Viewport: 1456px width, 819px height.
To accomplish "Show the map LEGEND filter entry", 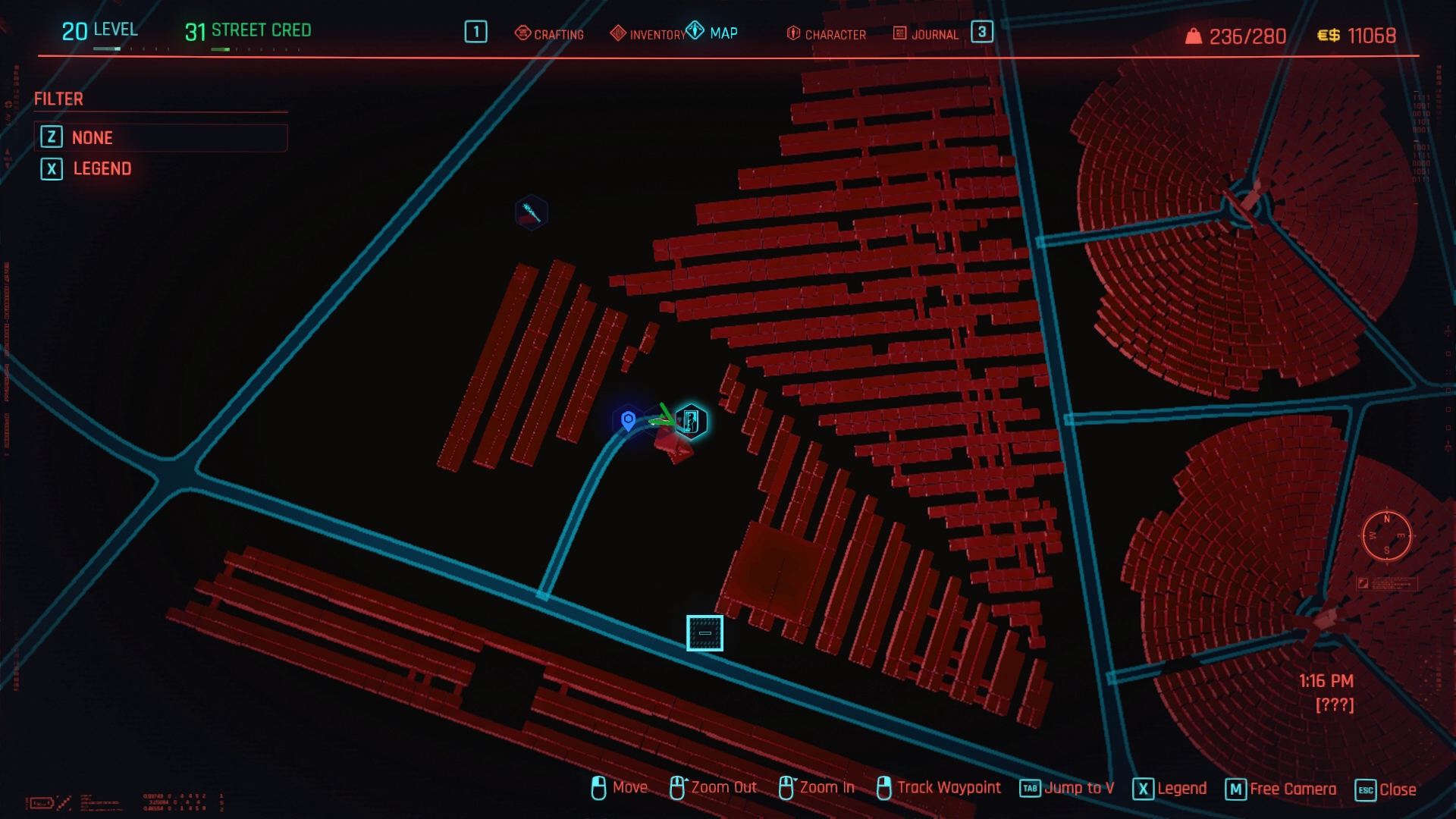I will tap(102, 168).
